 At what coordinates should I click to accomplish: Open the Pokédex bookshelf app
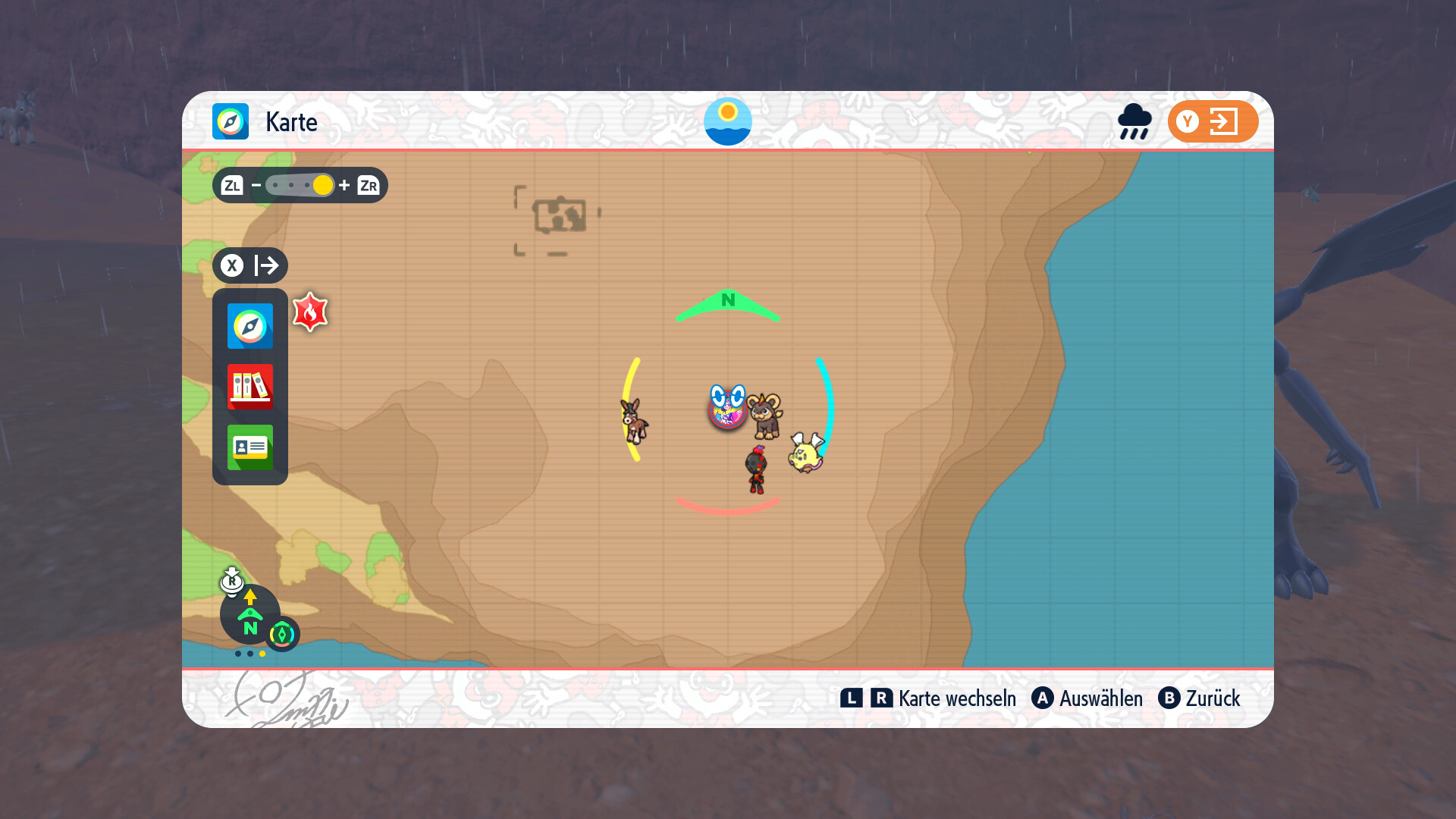click(x=249, y=387)
